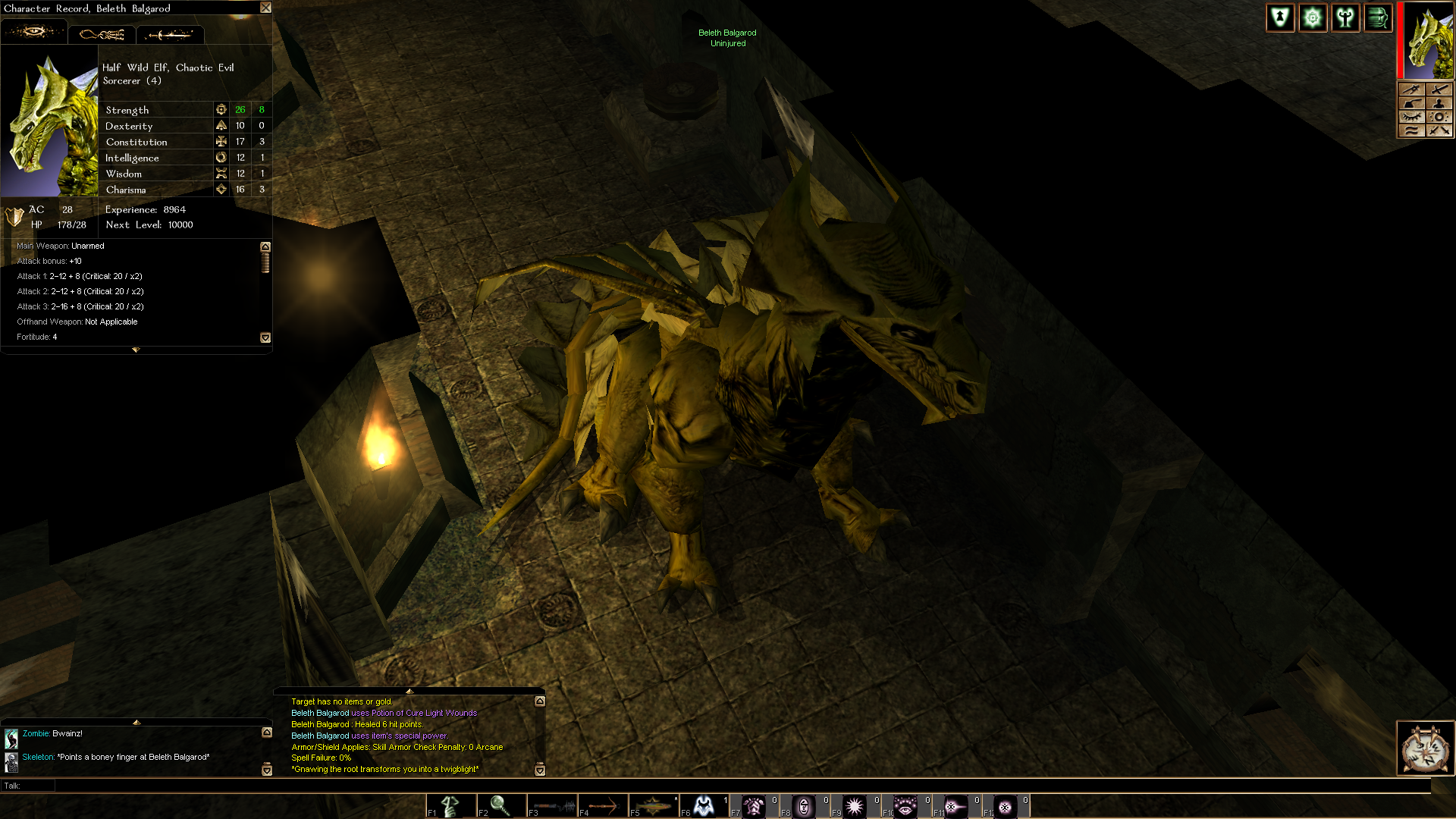
Task: Activate the magnifying glass quickslot on F2
Action: [500, 806]
